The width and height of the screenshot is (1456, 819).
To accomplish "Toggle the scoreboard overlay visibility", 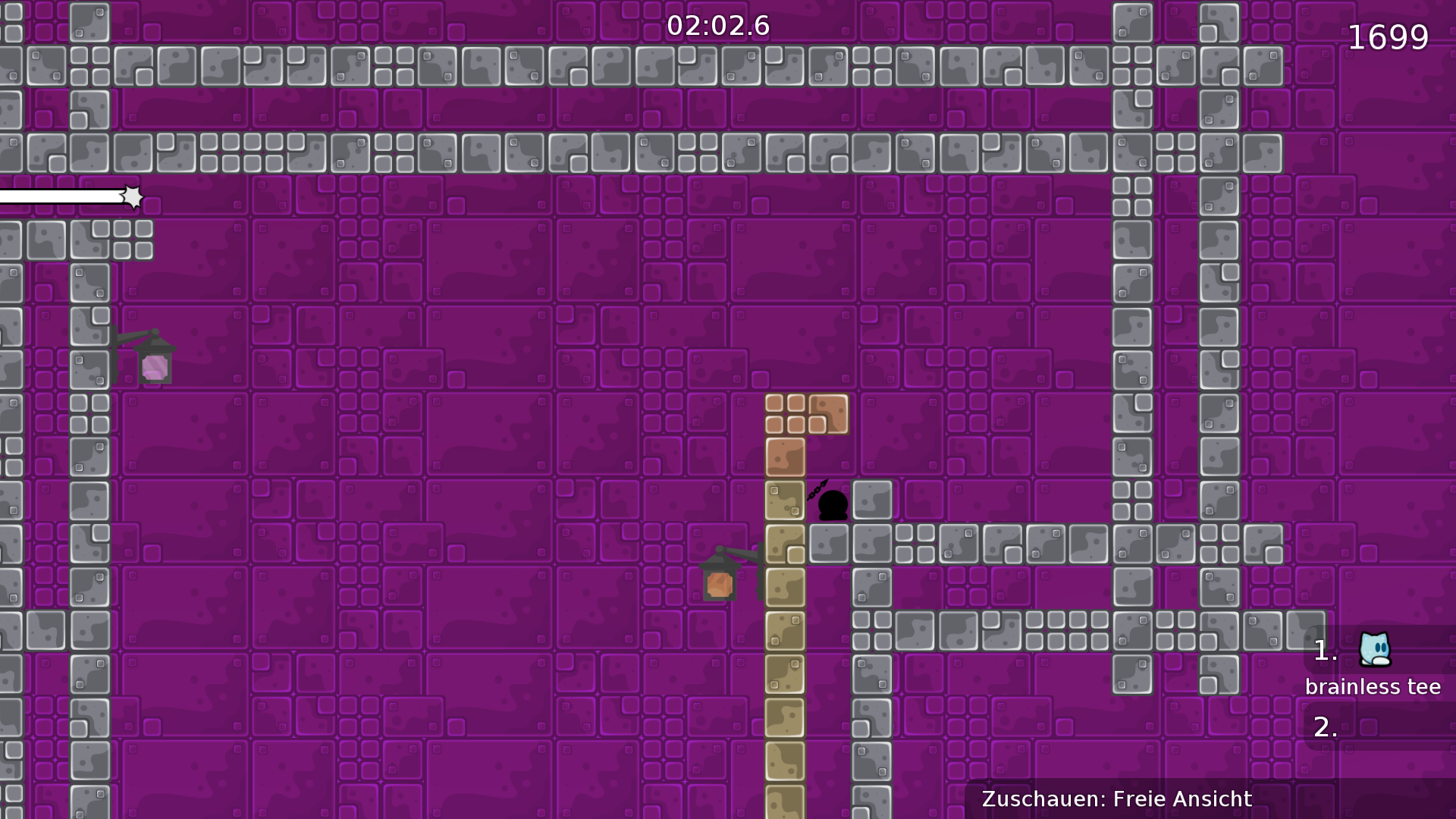I will [1373, 667].
